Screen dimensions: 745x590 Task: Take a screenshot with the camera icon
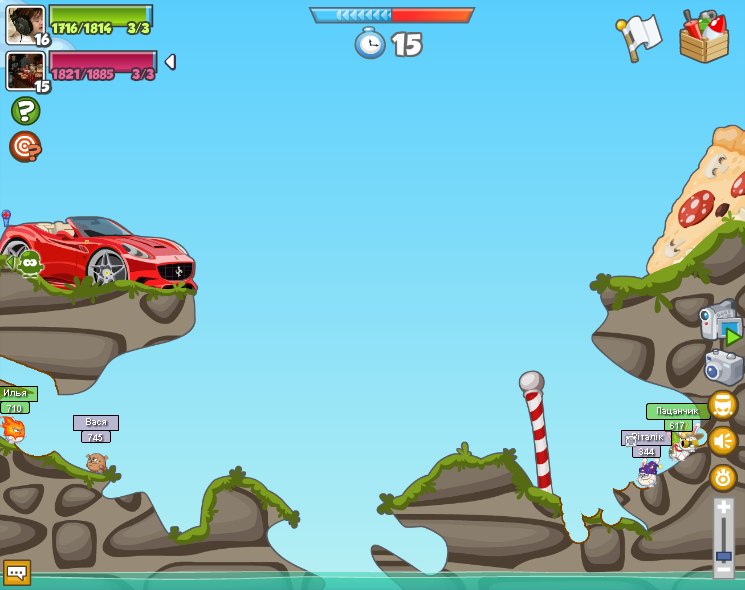pos(723,367)
